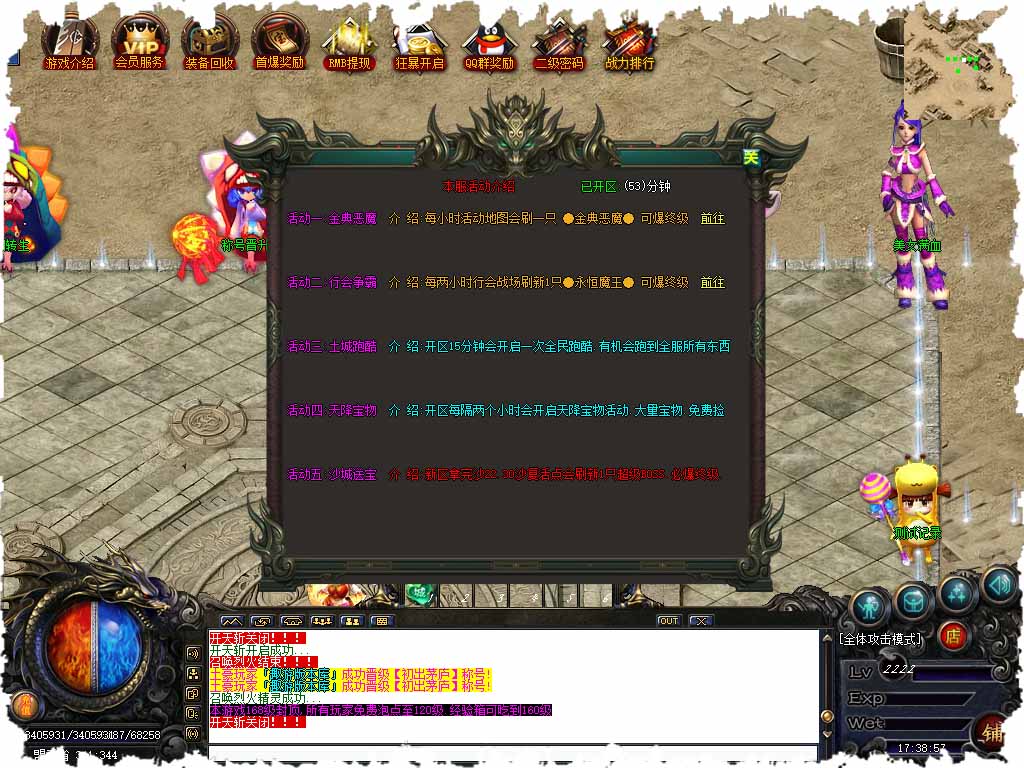Open the 游戏介绍 game introduction icon
Screen dimensions: 1024x768
69,43
